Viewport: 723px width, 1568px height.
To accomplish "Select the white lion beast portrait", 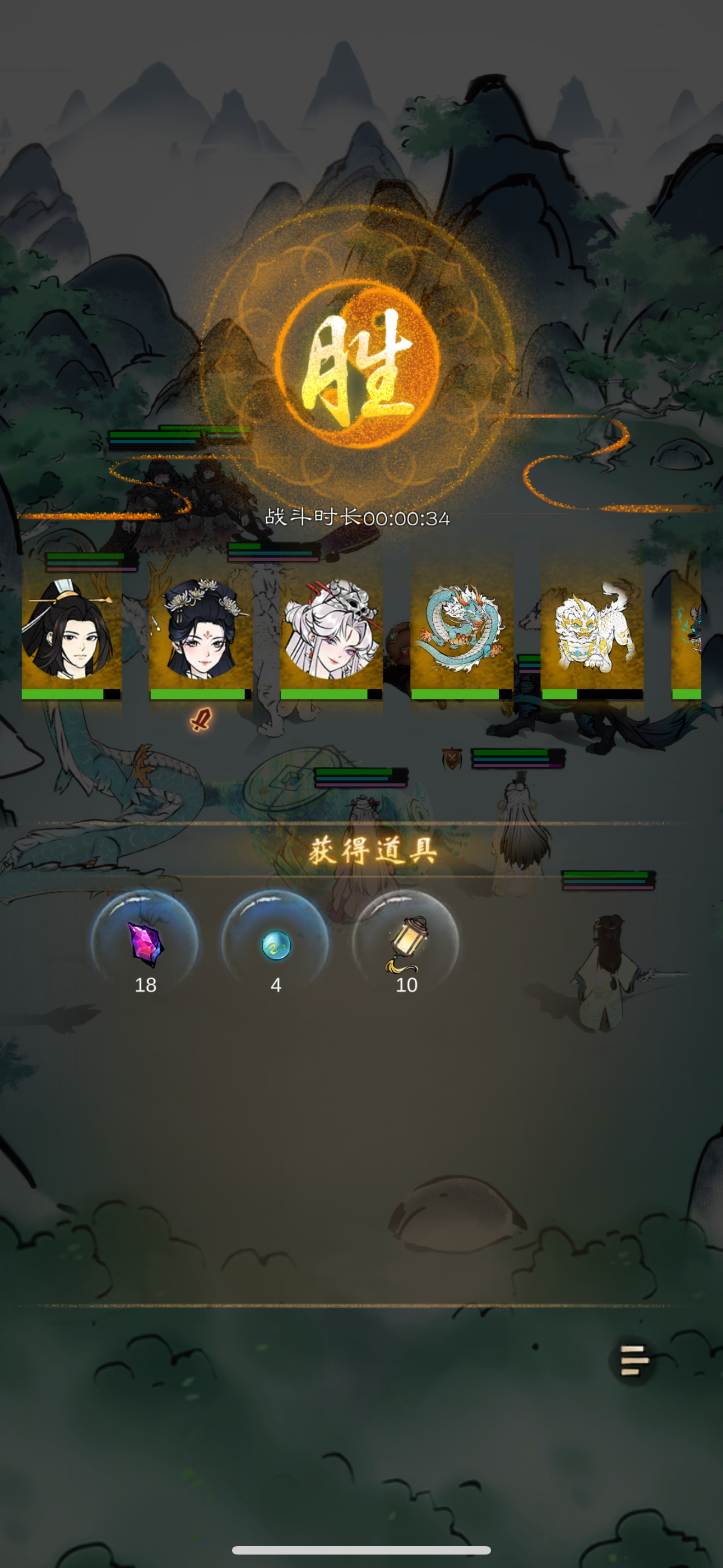I will [x=594, y=630].
